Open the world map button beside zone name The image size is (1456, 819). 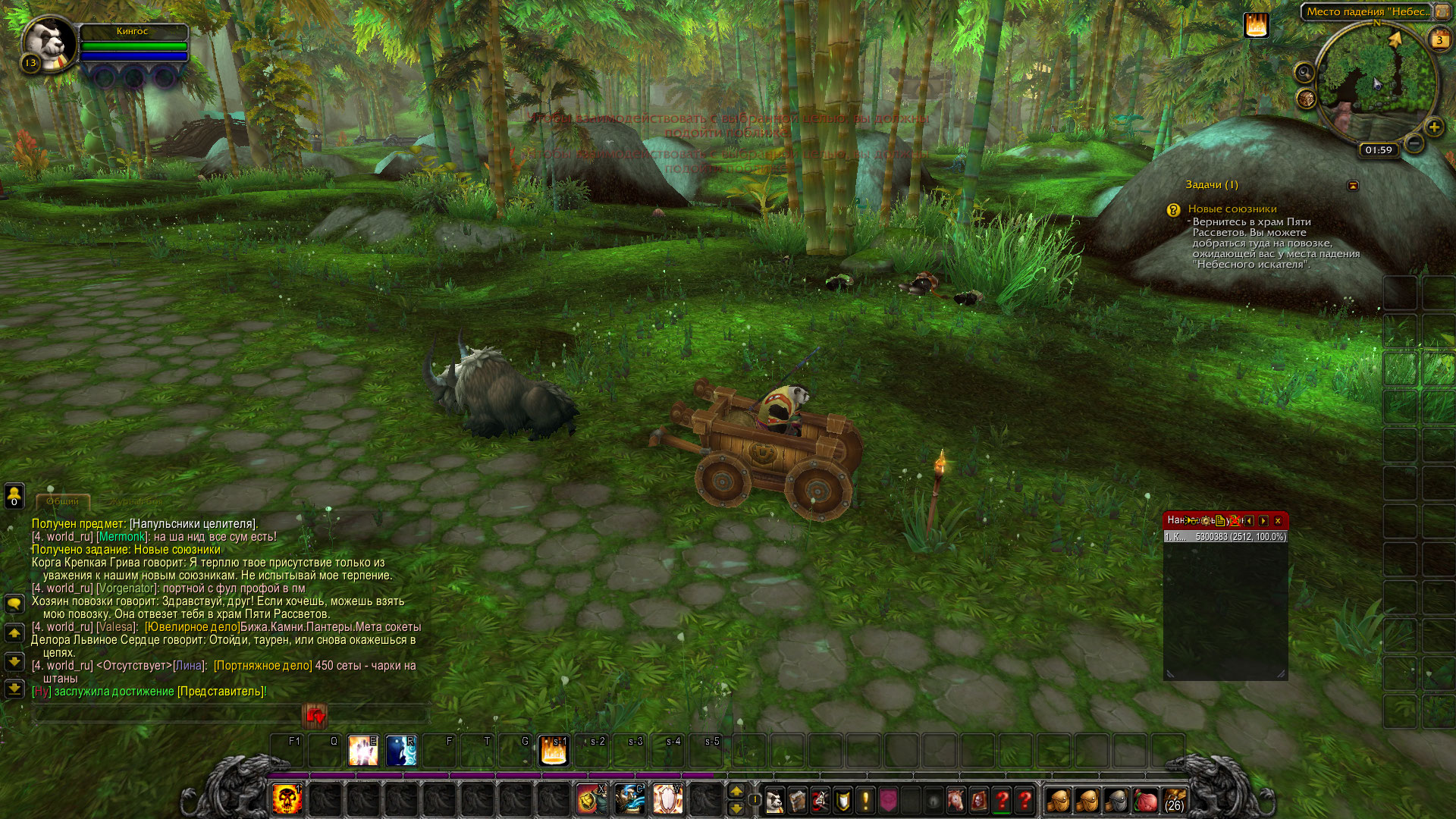point(1442,12)
